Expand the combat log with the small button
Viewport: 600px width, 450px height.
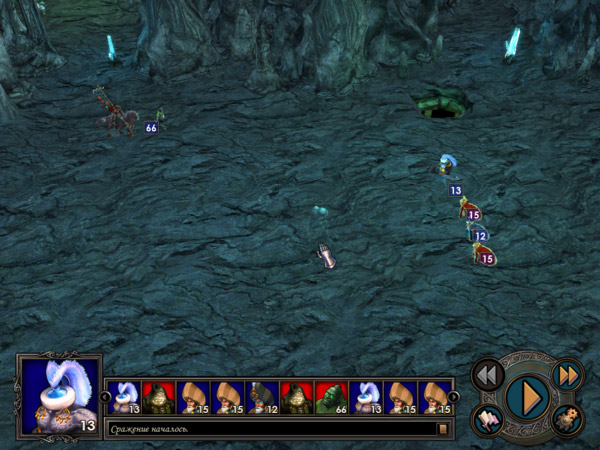442,429
